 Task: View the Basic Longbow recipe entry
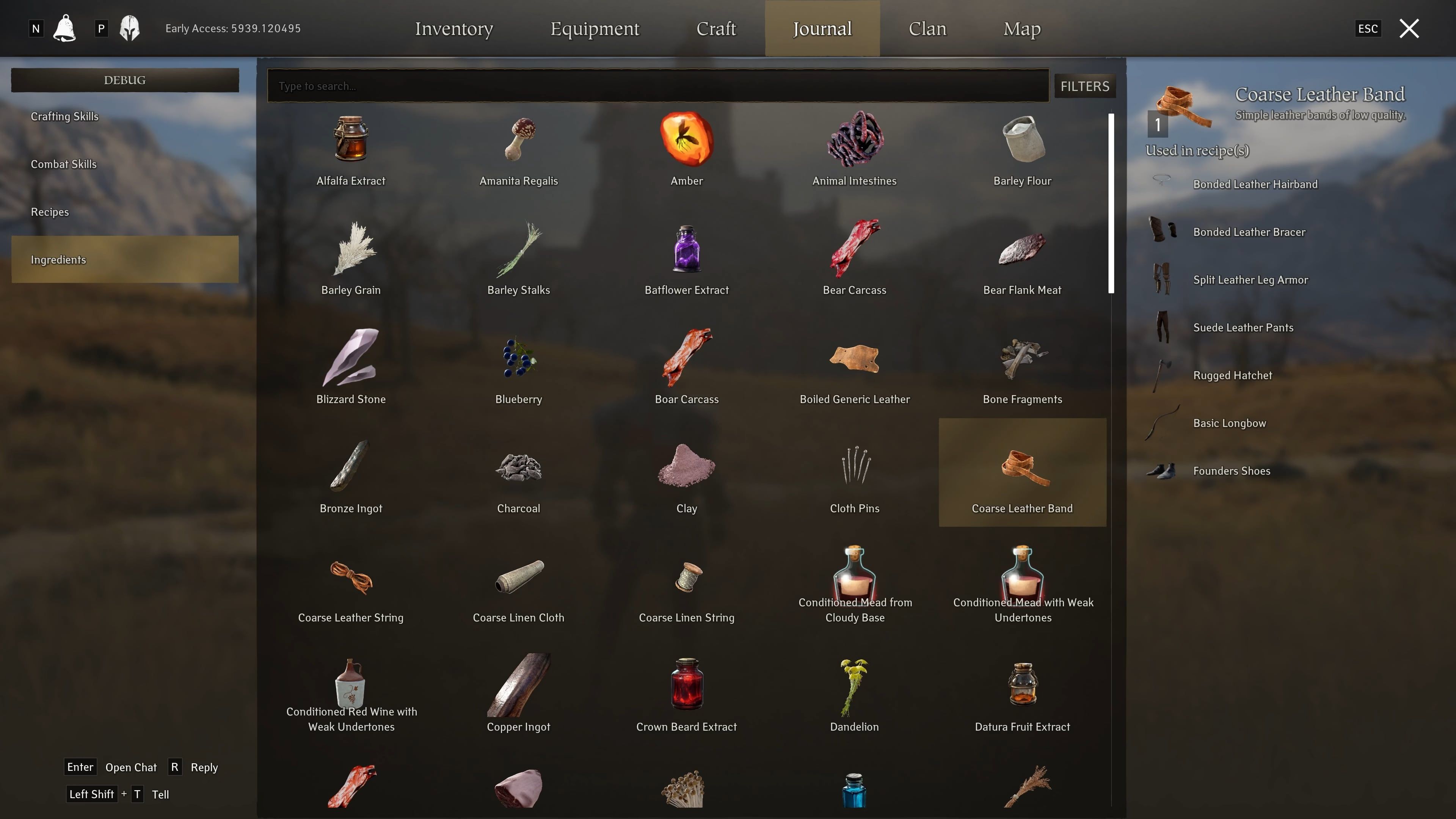coord(1229,424)
